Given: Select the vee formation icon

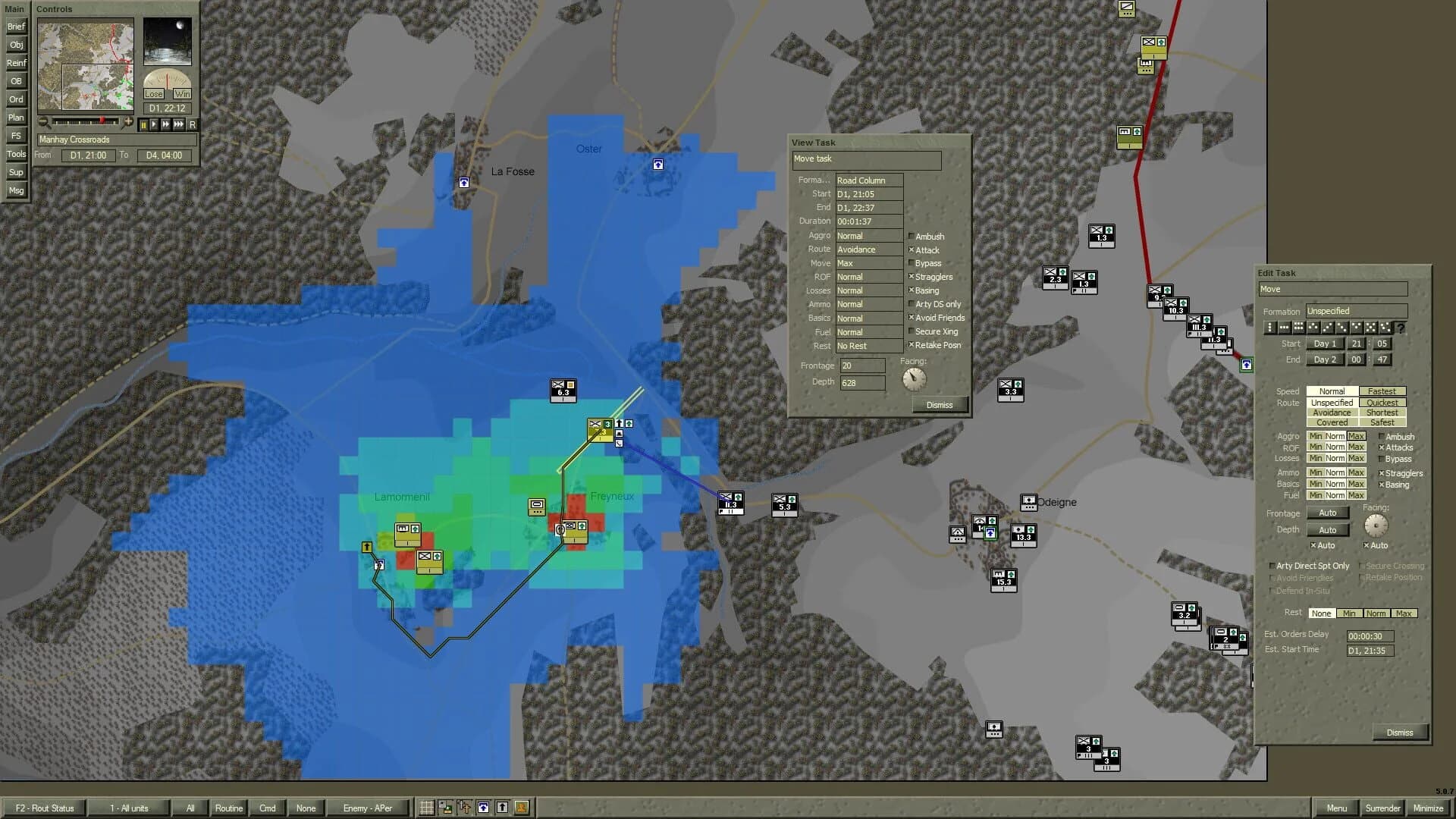Looking at the screenshot, I should point(1356,328).
